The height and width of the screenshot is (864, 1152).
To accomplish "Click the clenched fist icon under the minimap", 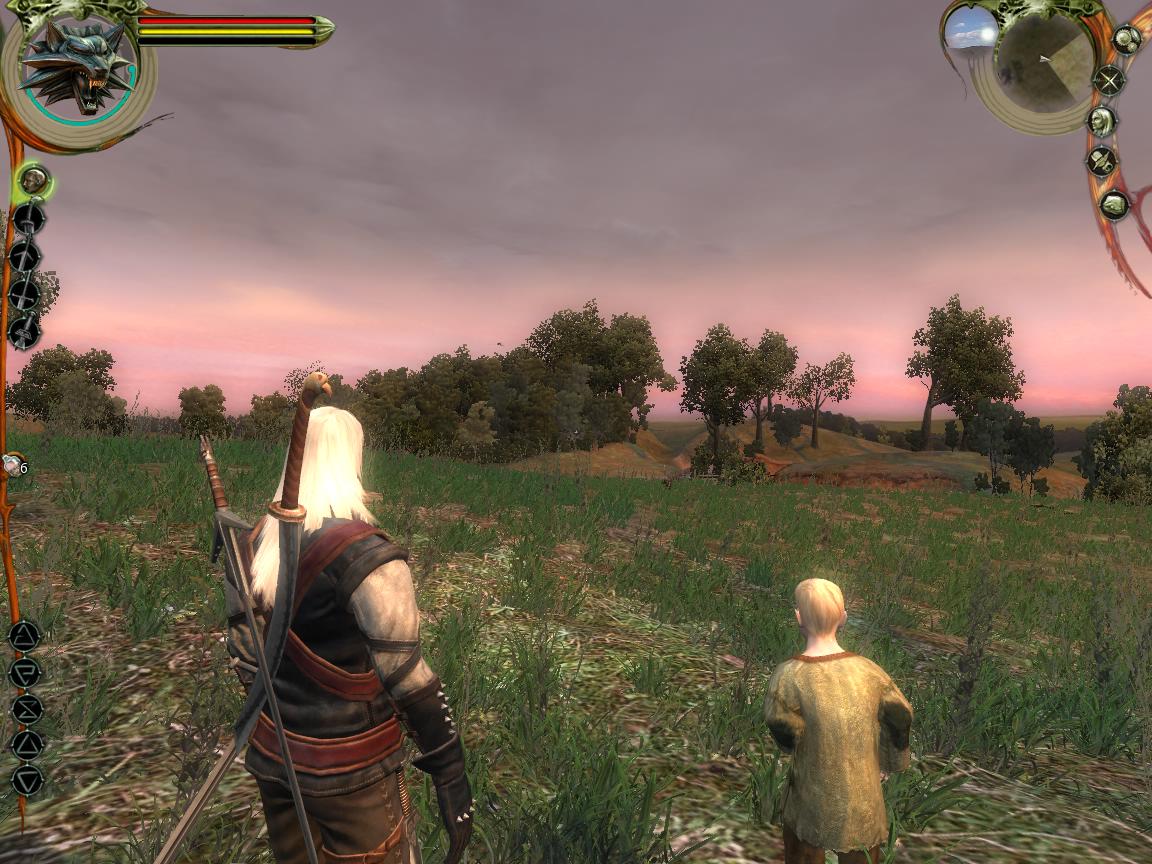I will pos(1113,206).
